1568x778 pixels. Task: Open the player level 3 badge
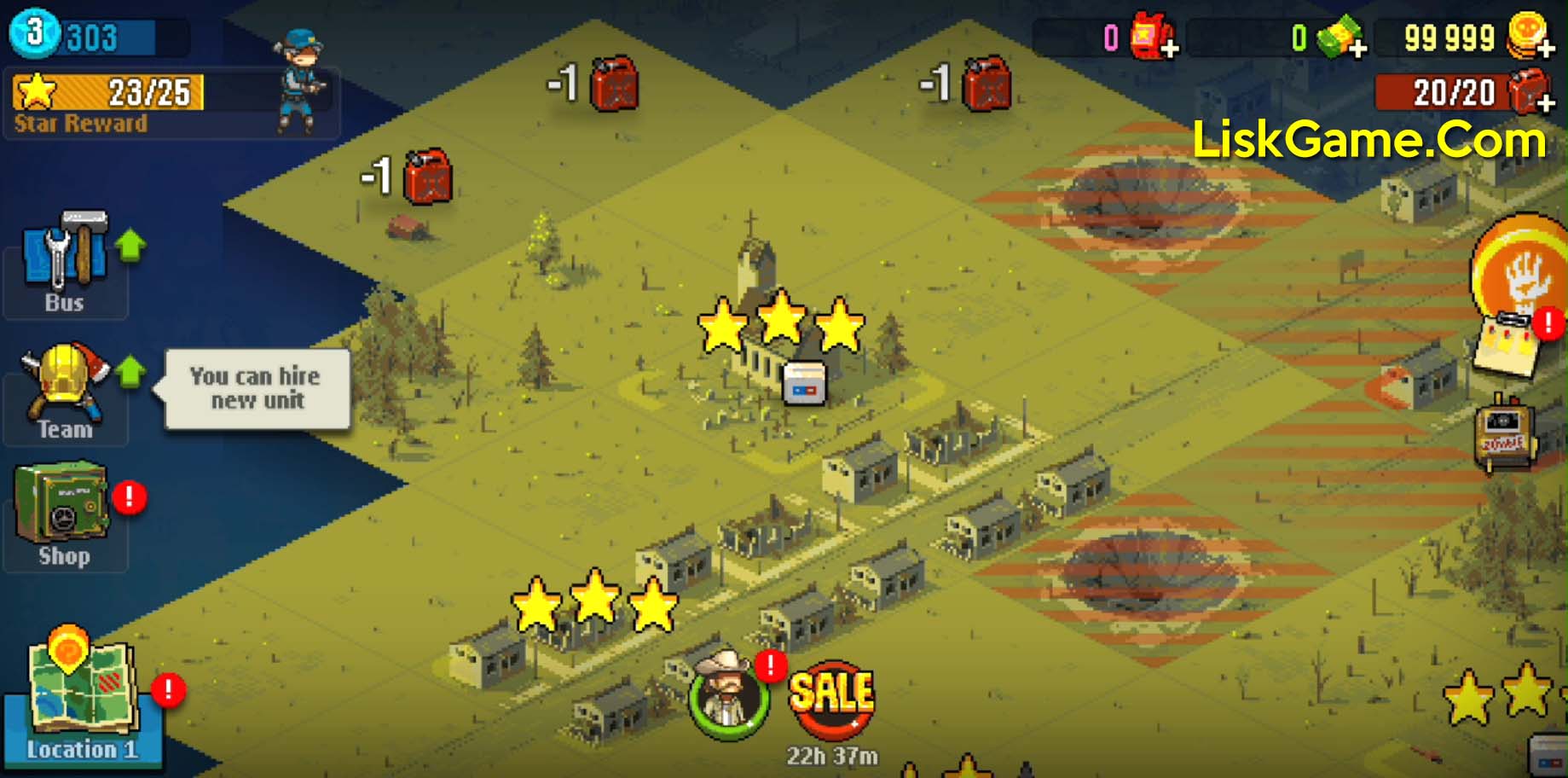34,32
